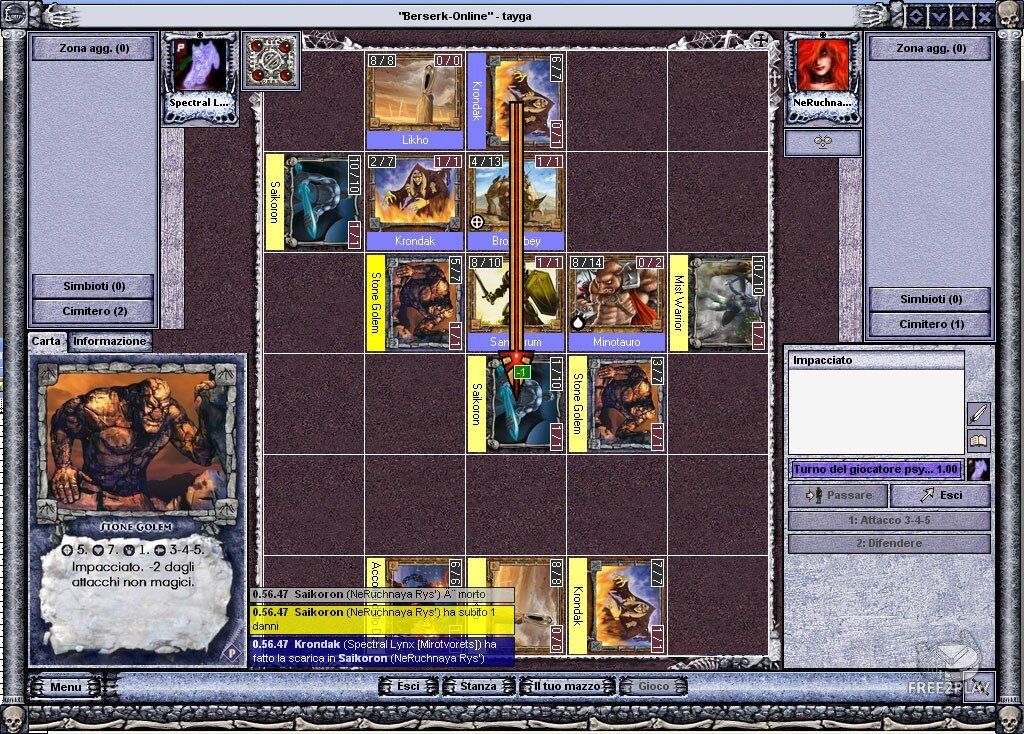Choose action 1: Attacco 3-4-5

click(x=889, y=521)
